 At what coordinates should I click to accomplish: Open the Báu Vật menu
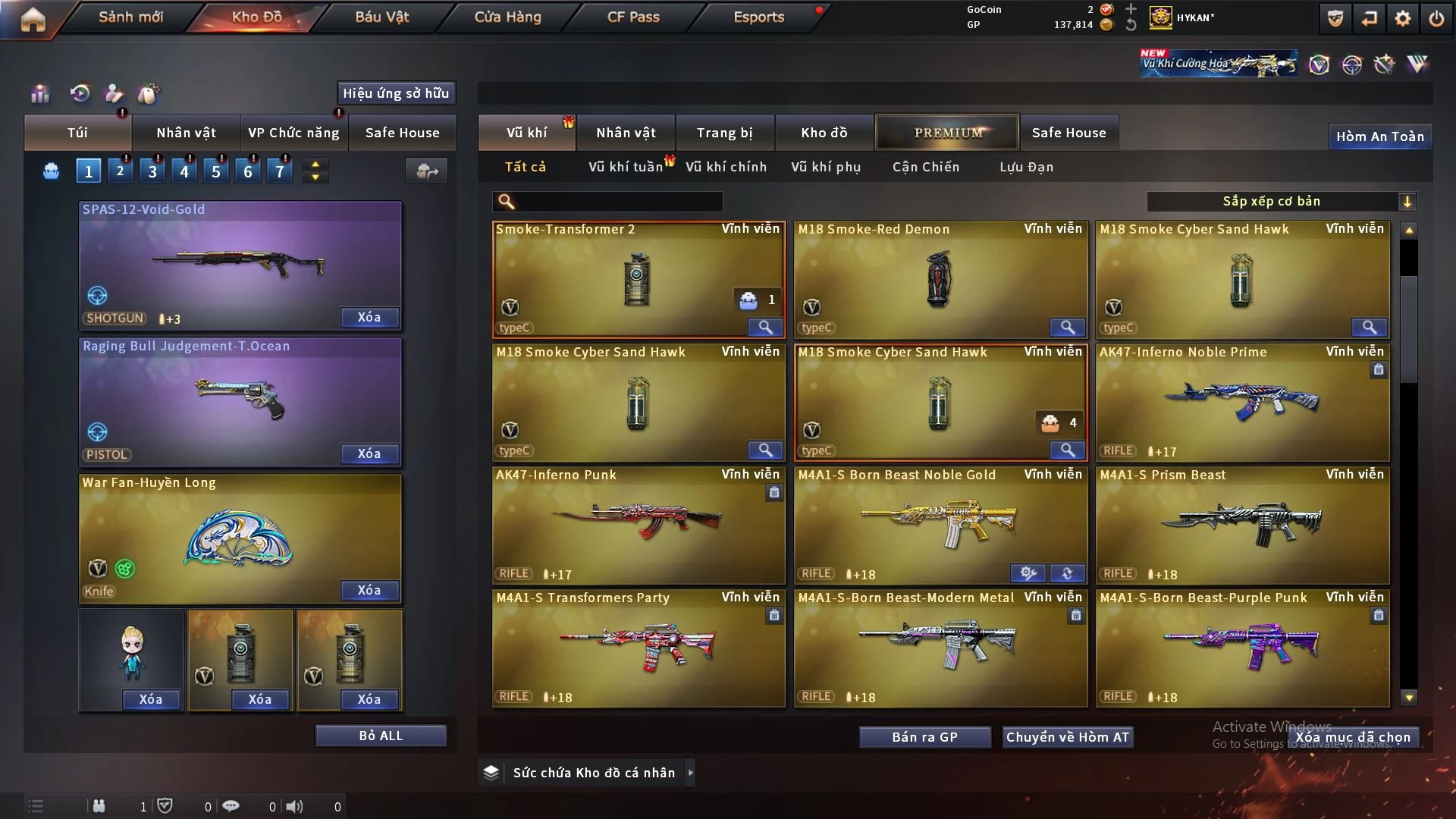[x=381, y=17]
